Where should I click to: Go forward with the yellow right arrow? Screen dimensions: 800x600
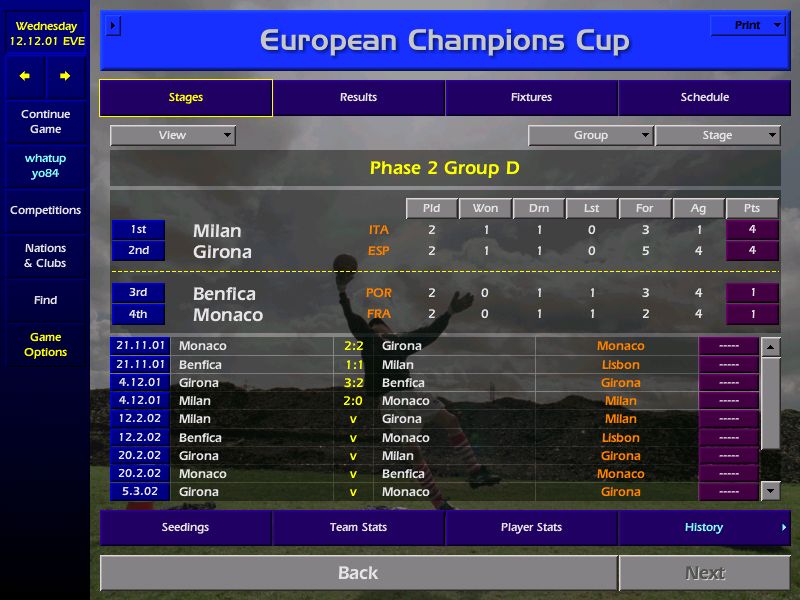coord(65,76)
